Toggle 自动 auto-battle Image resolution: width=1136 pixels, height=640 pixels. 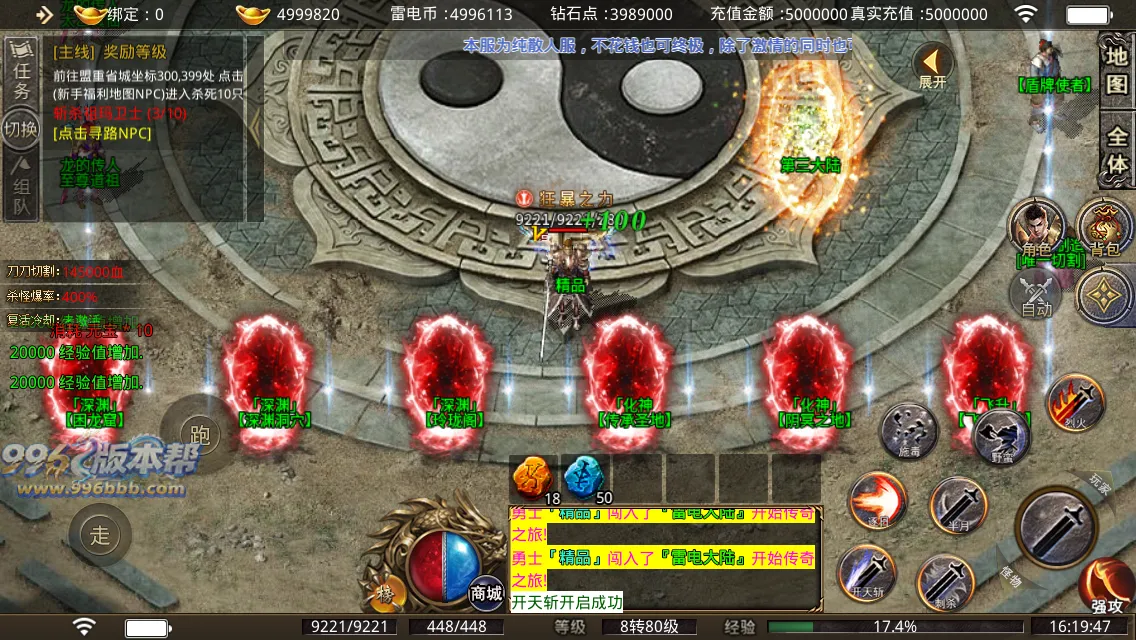point(1037,295)
